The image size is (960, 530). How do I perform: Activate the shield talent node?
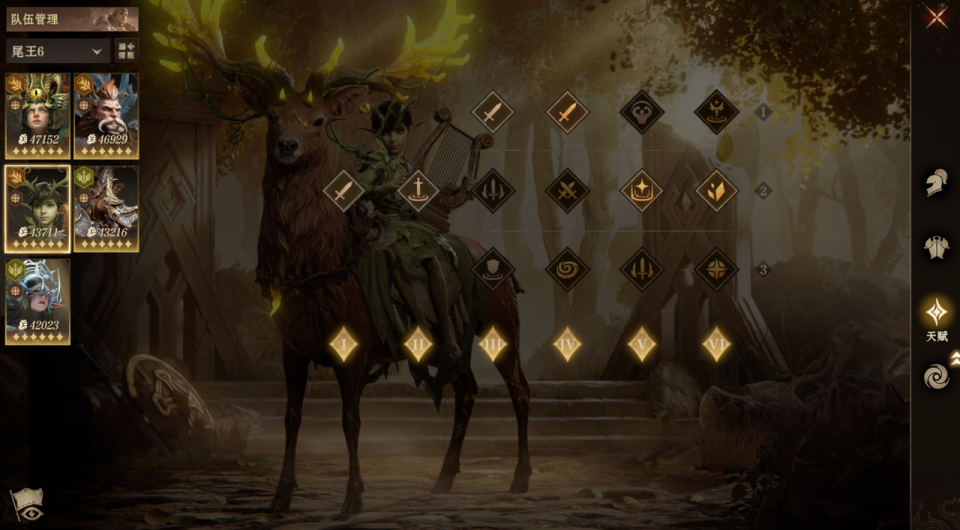coord(493,268)
